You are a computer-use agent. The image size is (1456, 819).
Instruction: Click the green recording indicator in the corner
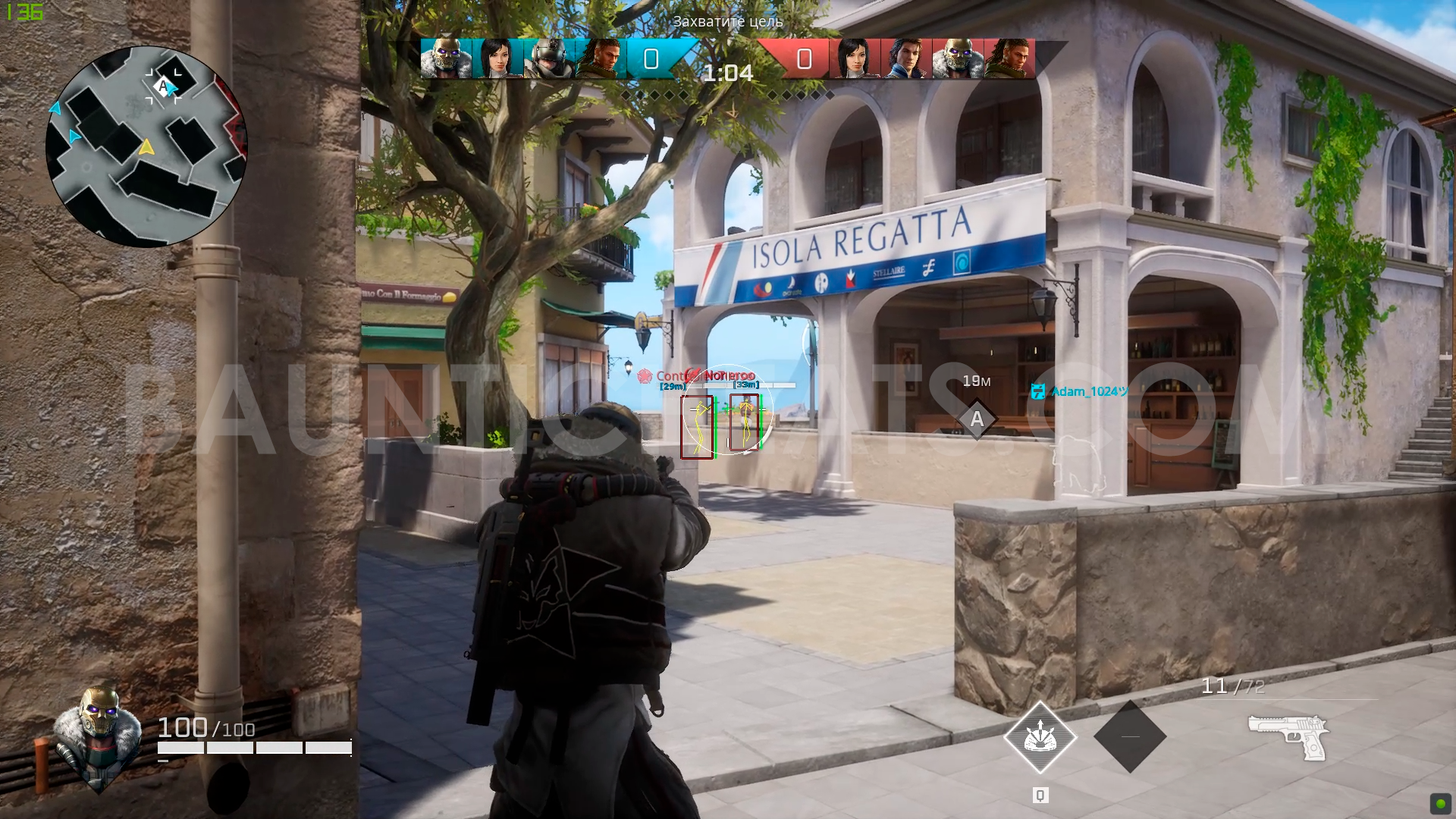coord(1439,803)
